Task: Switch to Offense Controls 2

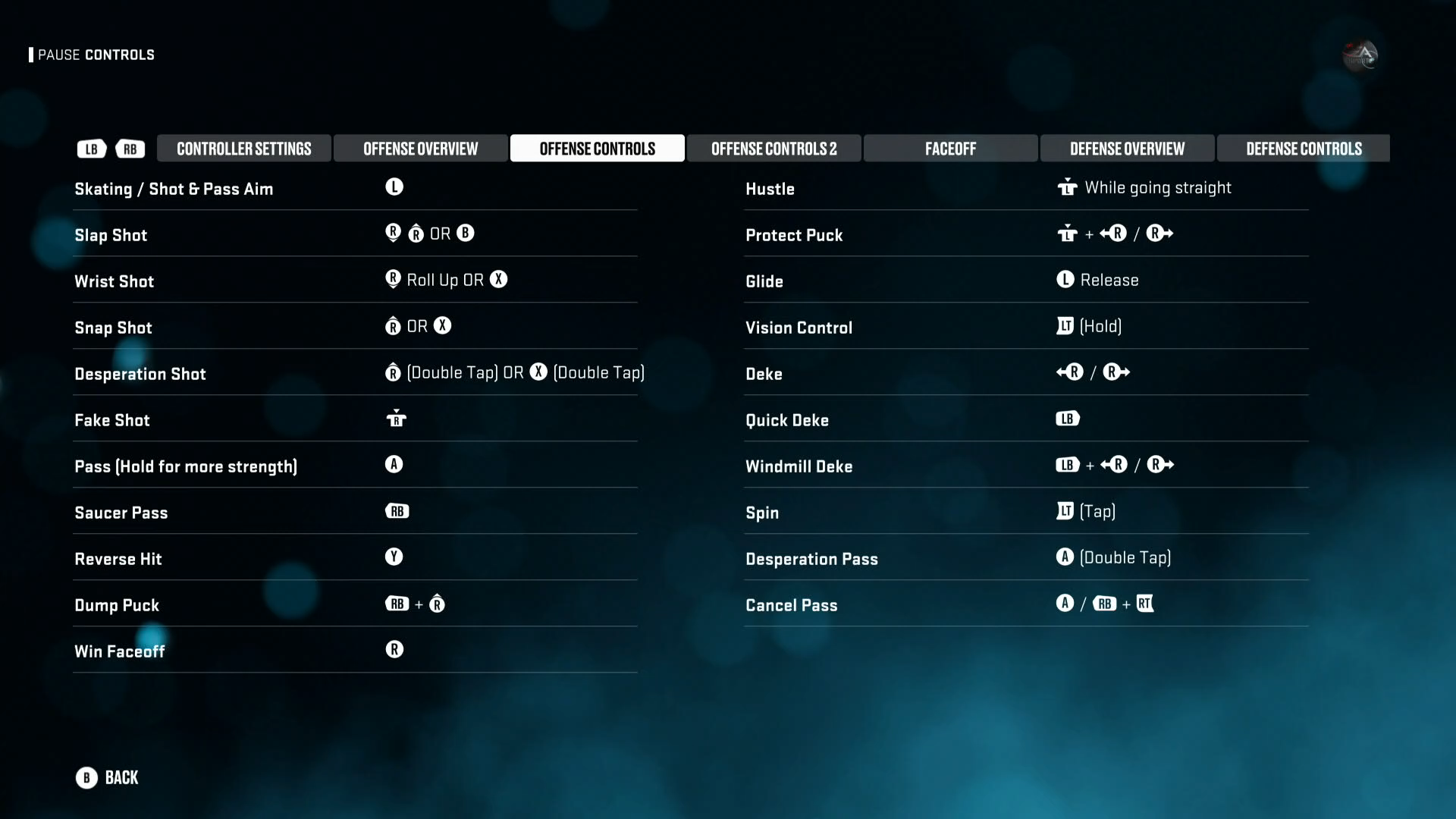Action: (x=773, y=149)
